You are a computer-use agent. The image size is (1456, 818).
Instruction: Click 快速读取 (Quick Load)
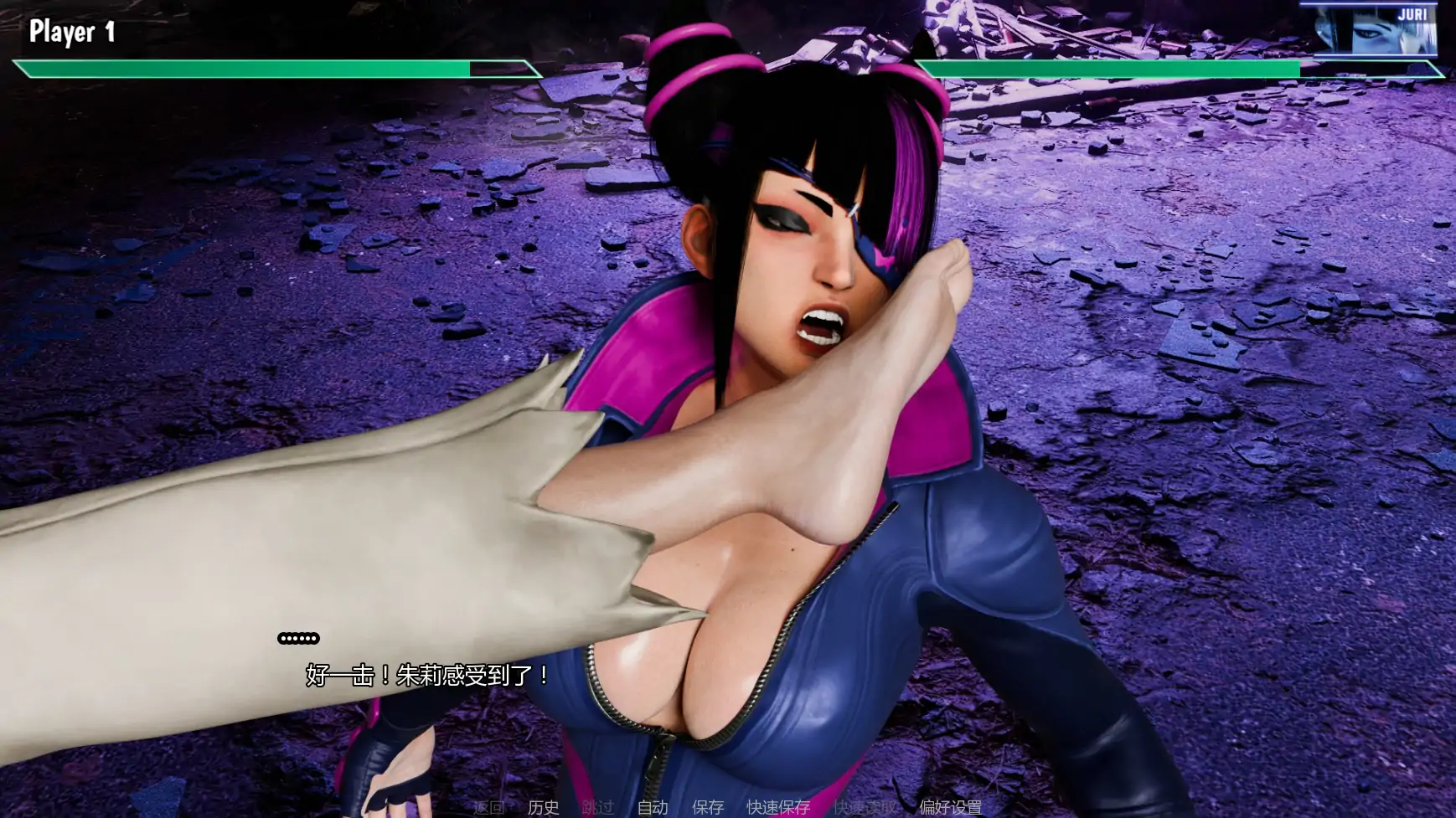click(865, 807)
